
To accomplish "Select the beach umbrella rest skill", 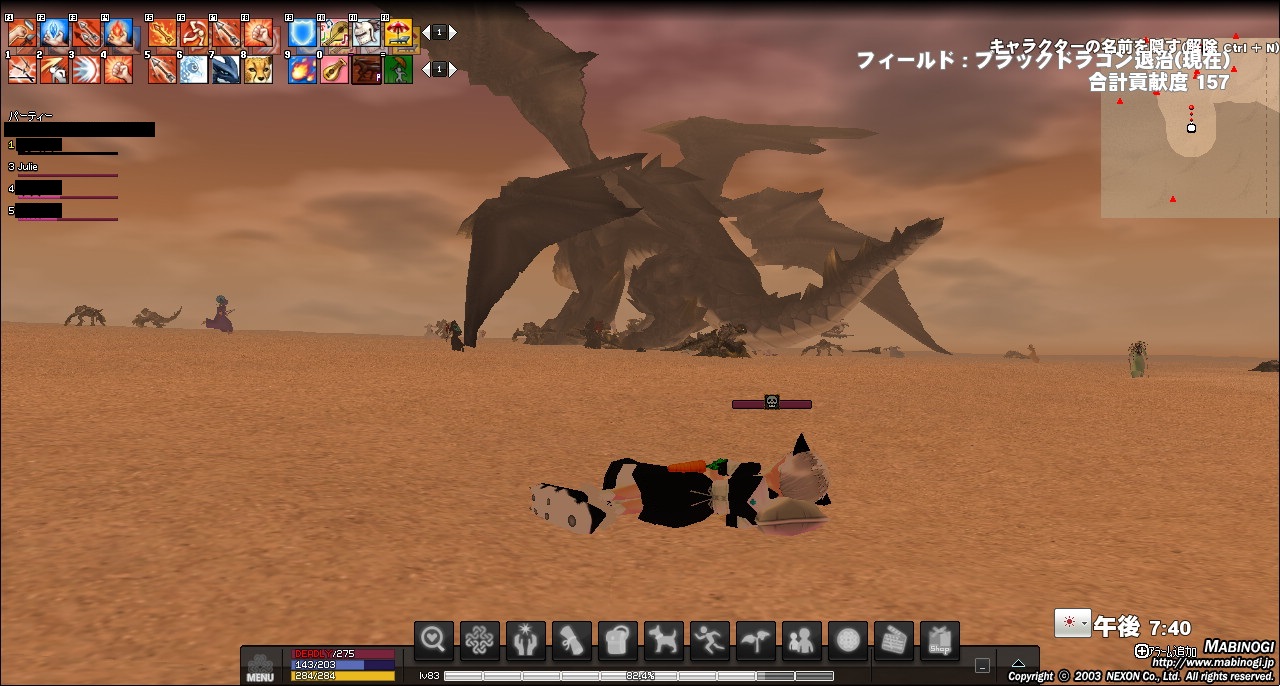I will pos(399,34).
